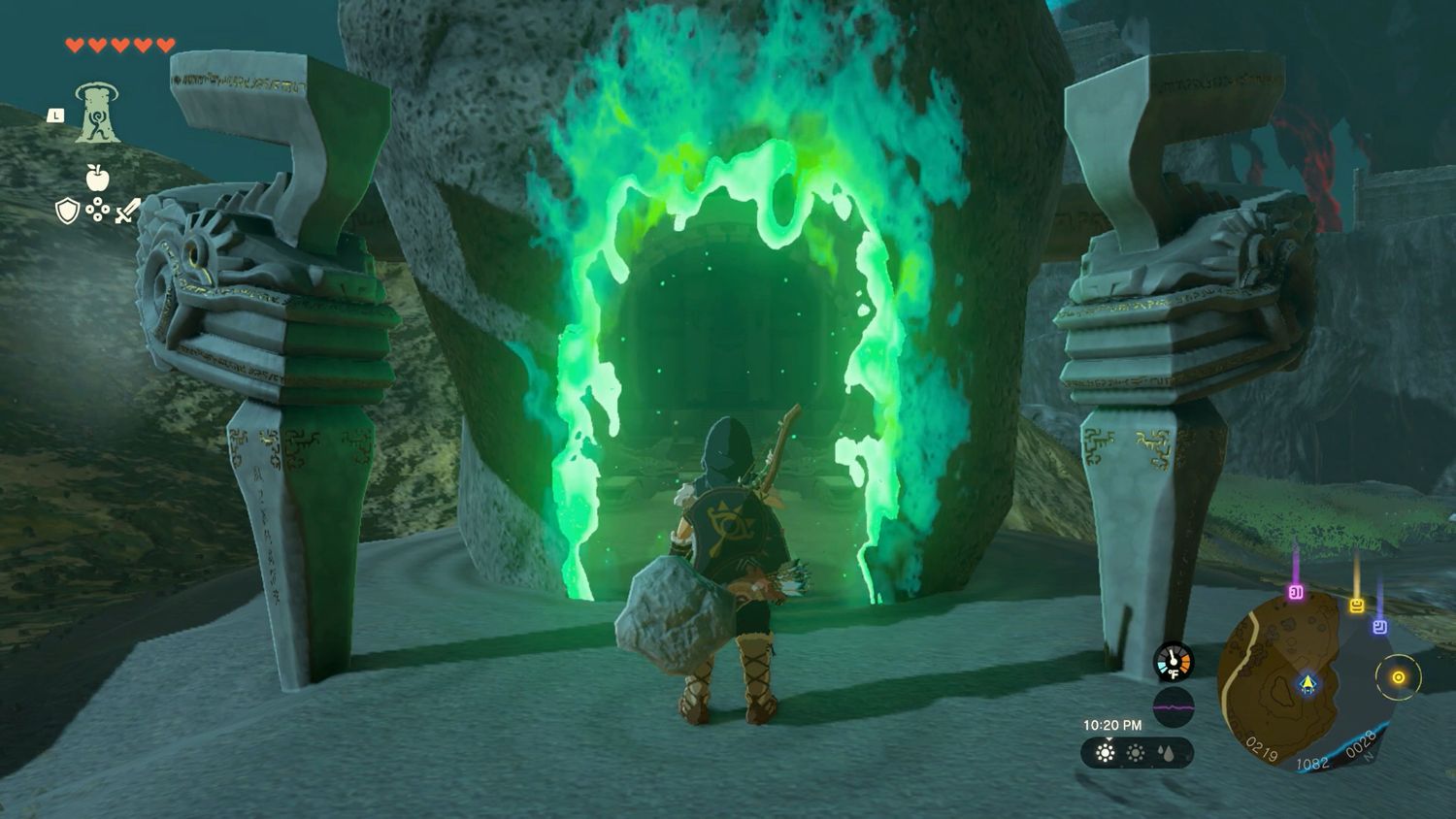Activate the Ascend ability icon
This screenshot has height=819, width=1456.
point(97,113)
